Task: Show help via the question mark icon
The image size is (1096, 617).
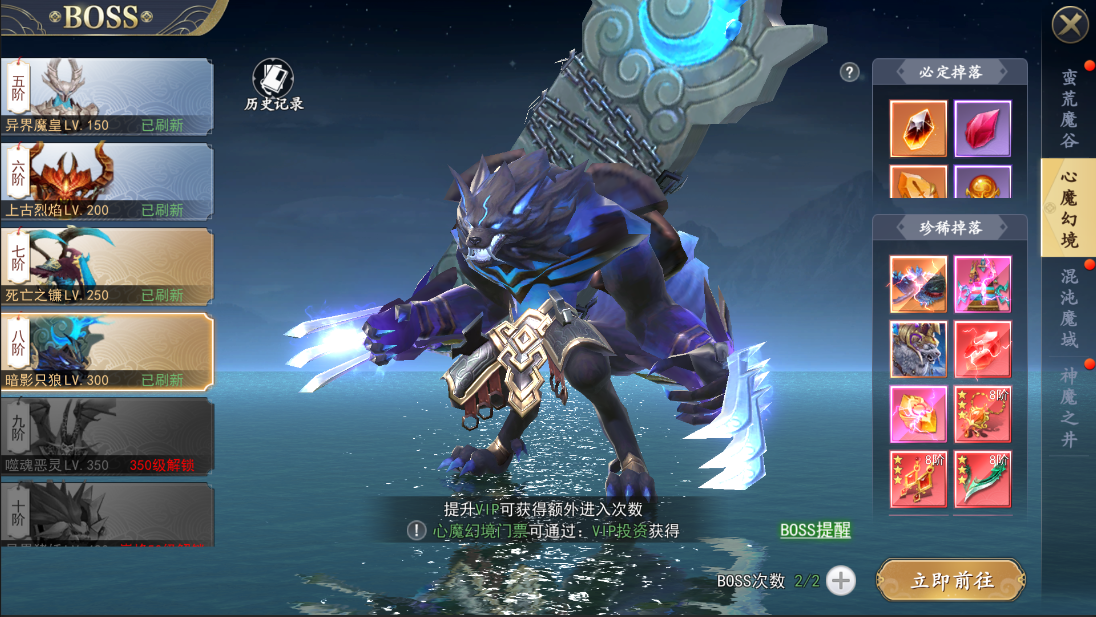Action: (850, 72)
